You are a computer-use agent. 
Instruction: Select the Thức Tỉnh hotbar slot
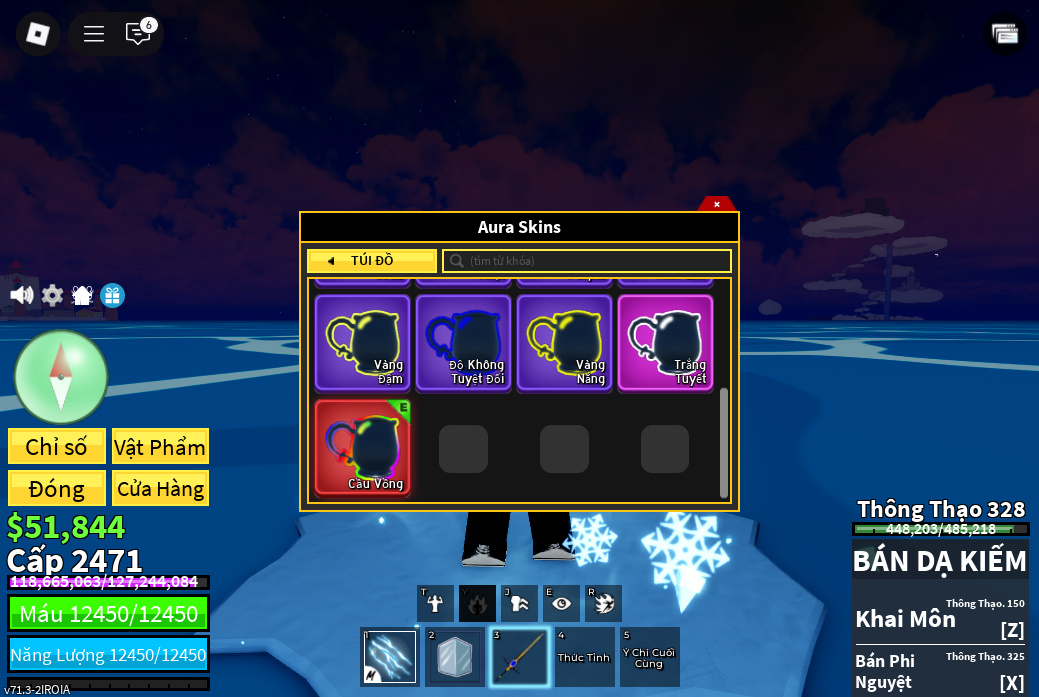coord(584,657)
